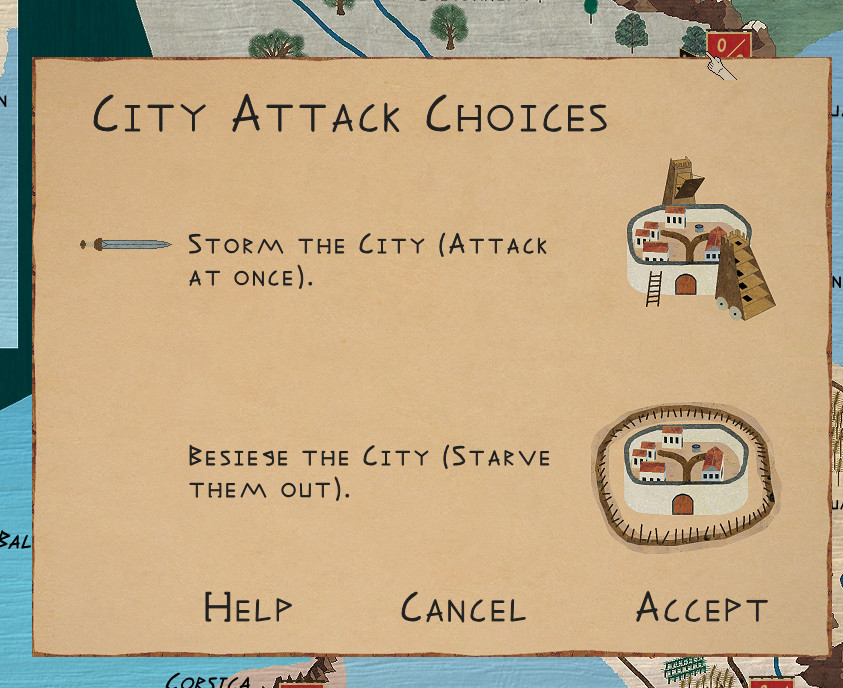Open the Help text
Screen dimensions: 843x688
tap(248, 607)
